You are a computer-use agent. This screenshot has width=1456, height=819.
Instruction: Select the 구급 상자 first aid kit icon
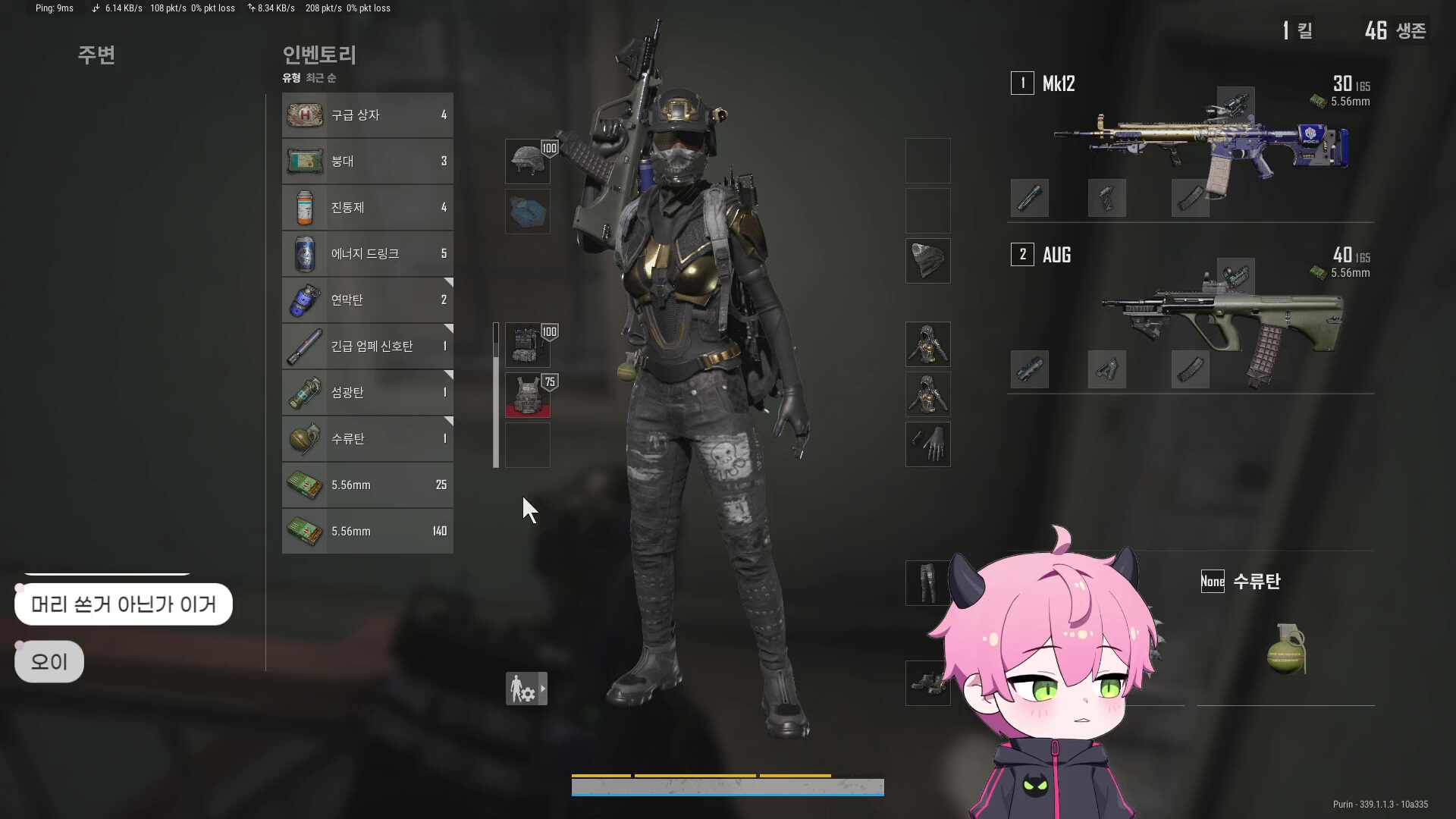point(304,115)
